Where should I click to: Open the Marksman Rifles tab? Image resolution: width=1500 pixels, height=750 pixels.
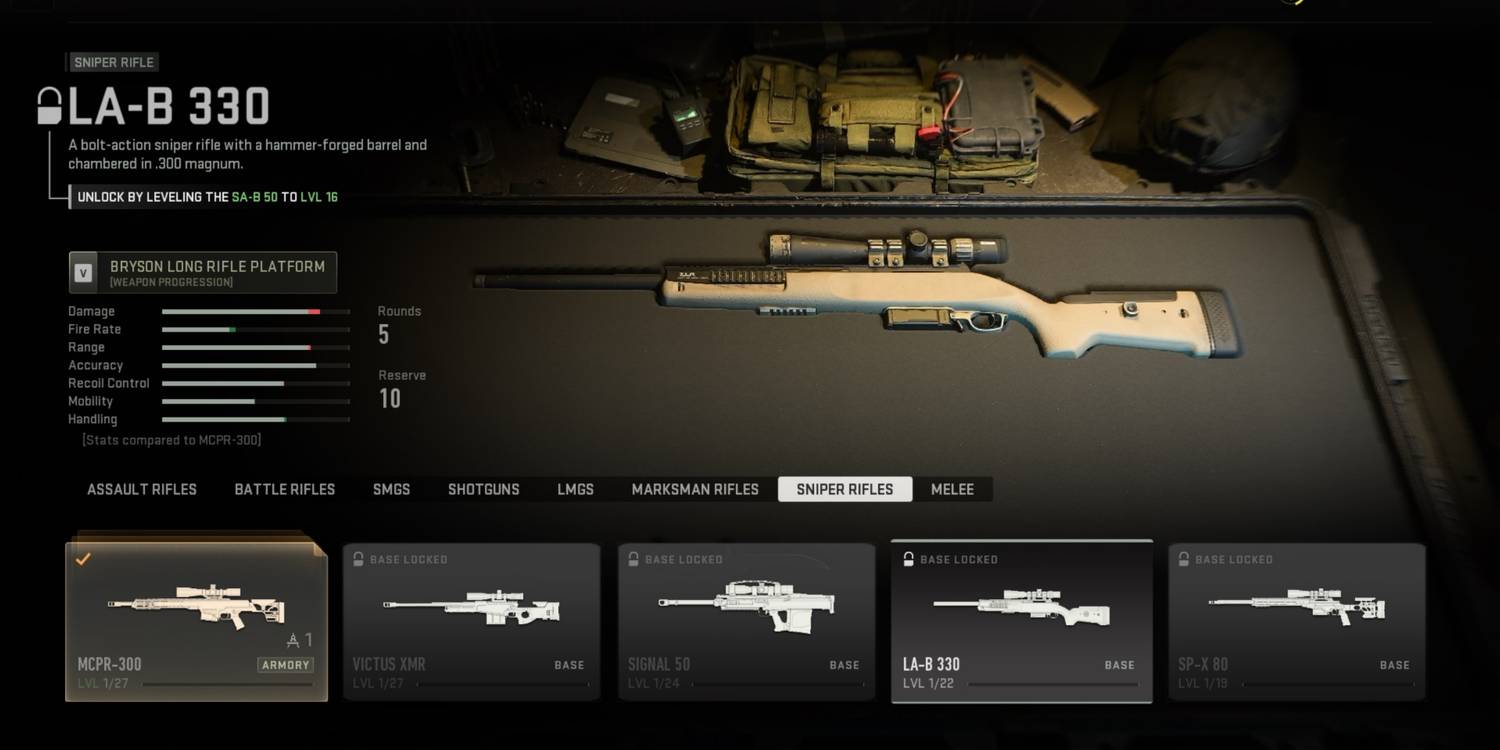(695, 489)
